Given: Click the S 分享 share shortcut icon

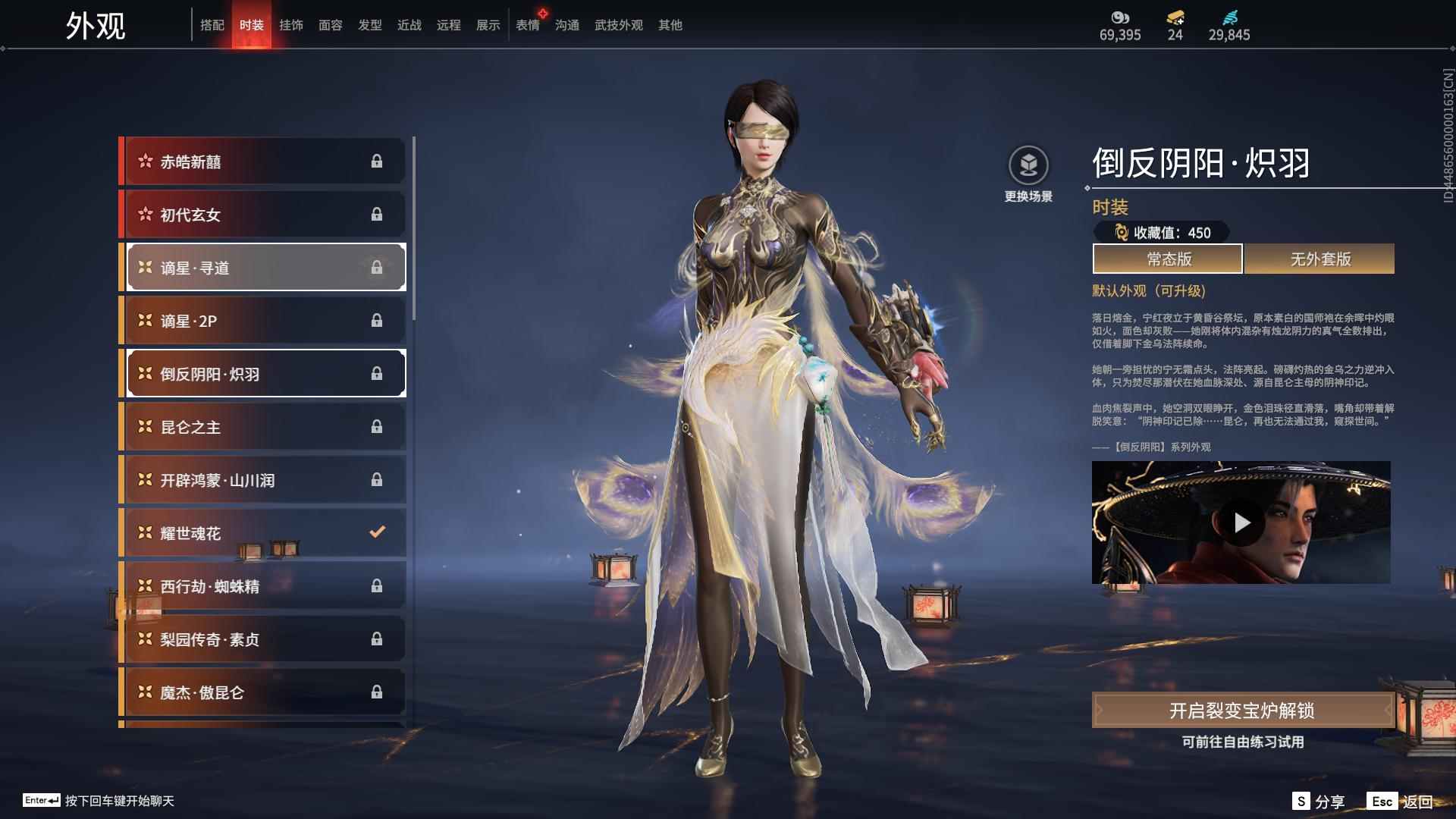Looking at the screenshot, I should (1301, 800).
